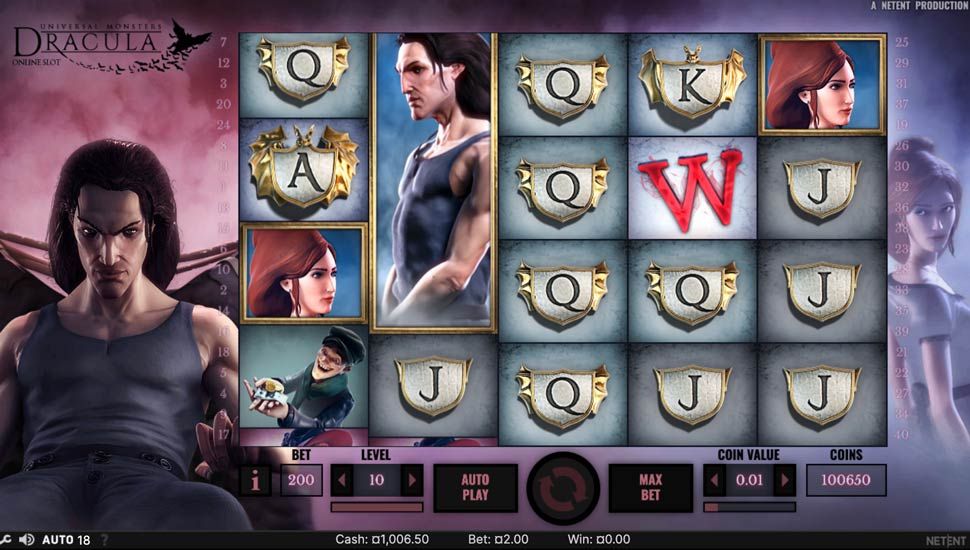970x550 pixels.
Task: Toggle sound with the speaker icon
Action: [26, 540]
